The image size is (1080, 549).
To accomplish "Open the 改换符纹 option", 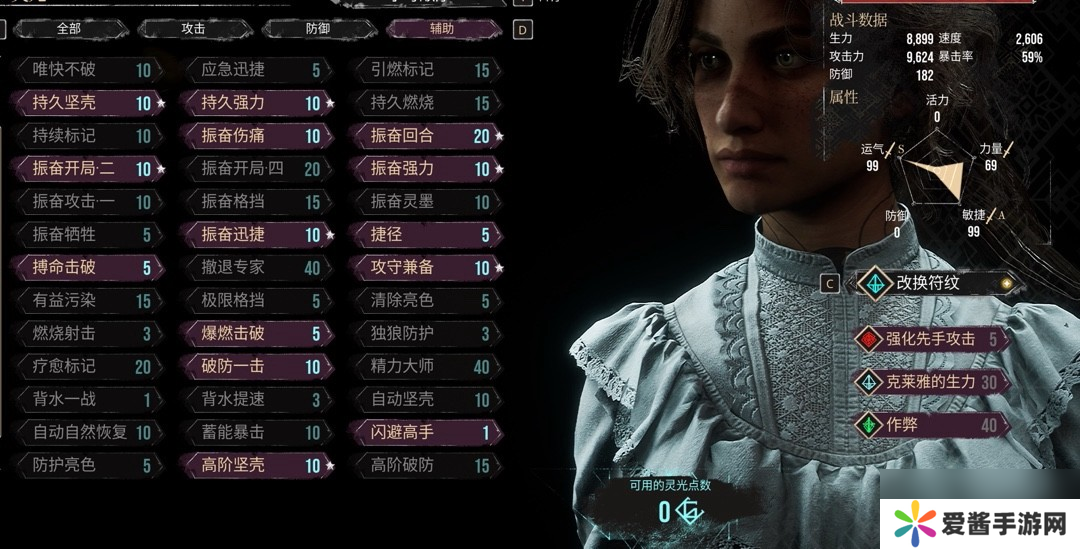I will [x=930, y=283].
